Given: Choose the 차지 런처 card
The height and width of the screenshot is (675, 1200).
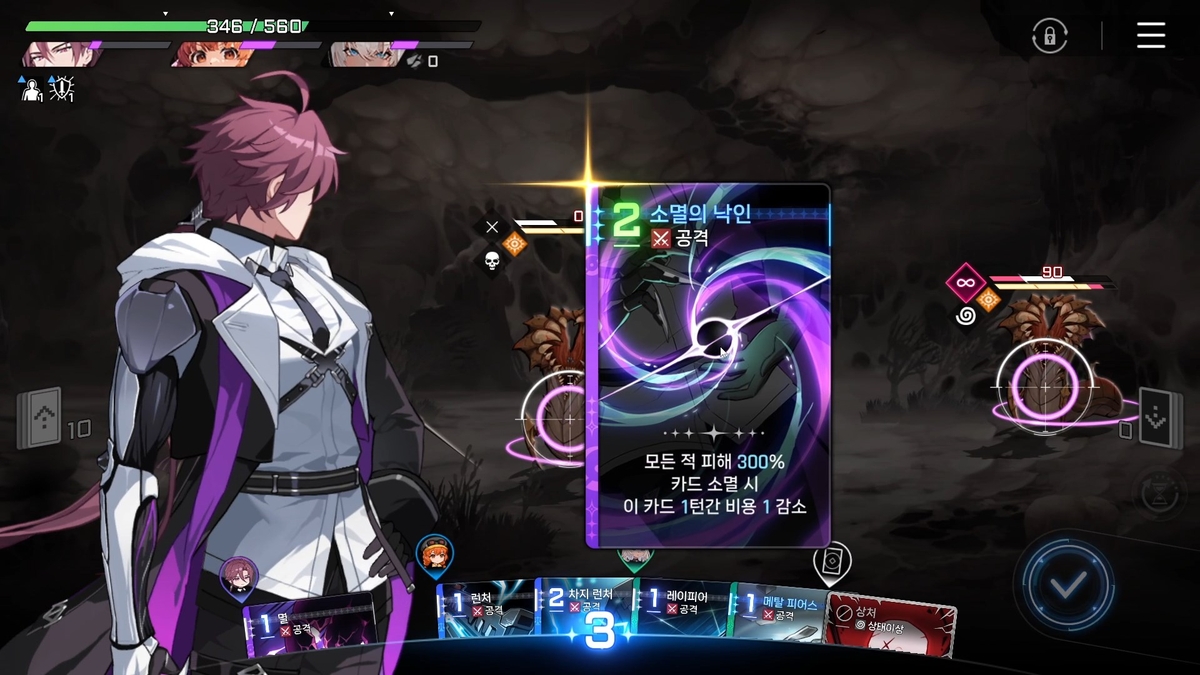Looking at the screenshot, I should [x=585, y=612].
